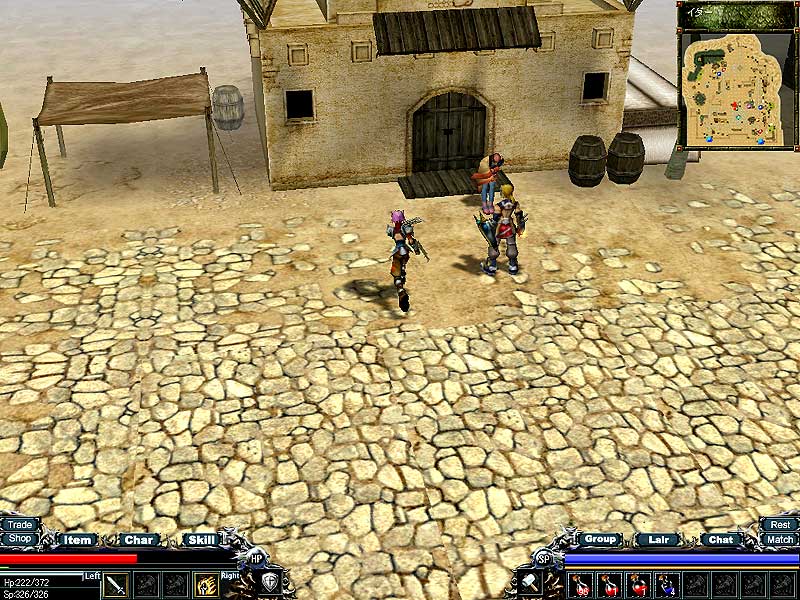This screenshot has width=800, height=600.
Task: Open the Group menu
Action: click(x=599, y=539)
